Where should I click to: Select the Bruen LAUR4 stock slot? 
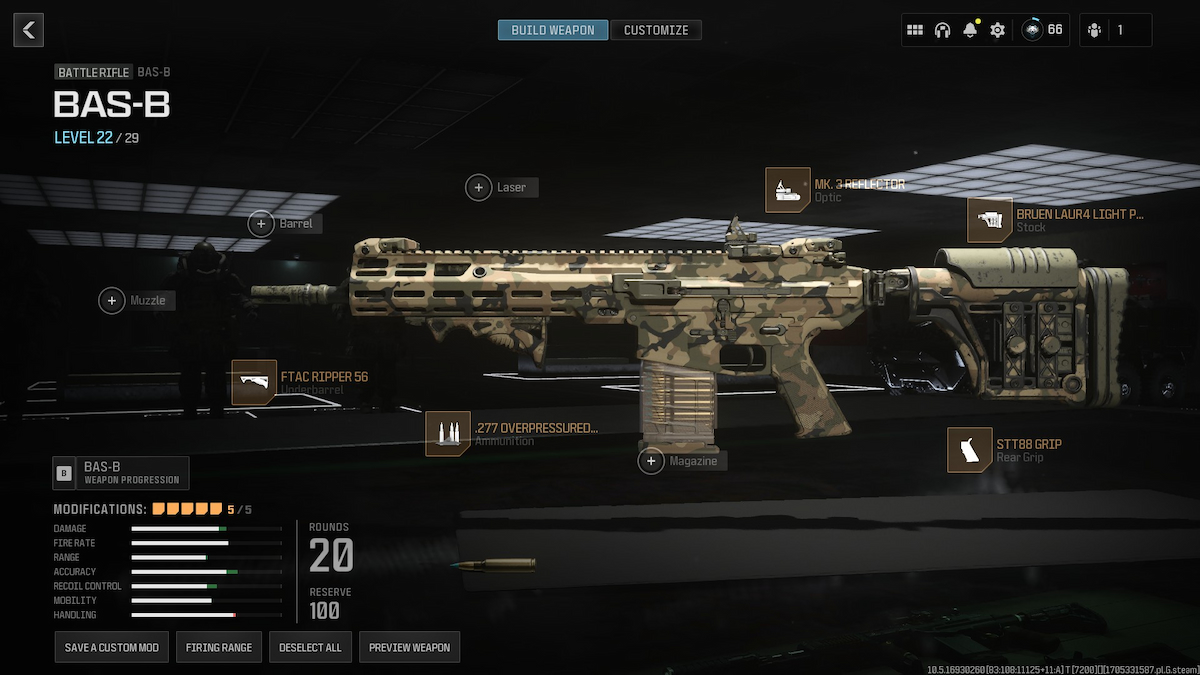pyautogui.click(x=990, y=220)
